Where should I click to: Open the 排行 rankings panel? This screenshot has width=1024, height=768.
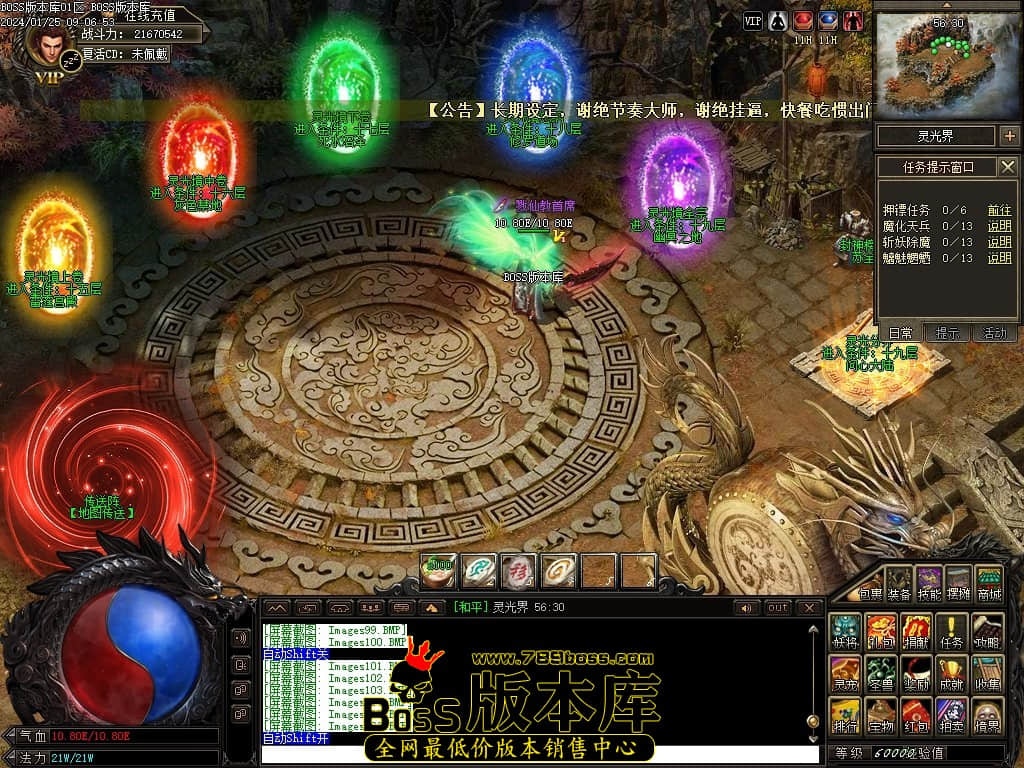846,716
